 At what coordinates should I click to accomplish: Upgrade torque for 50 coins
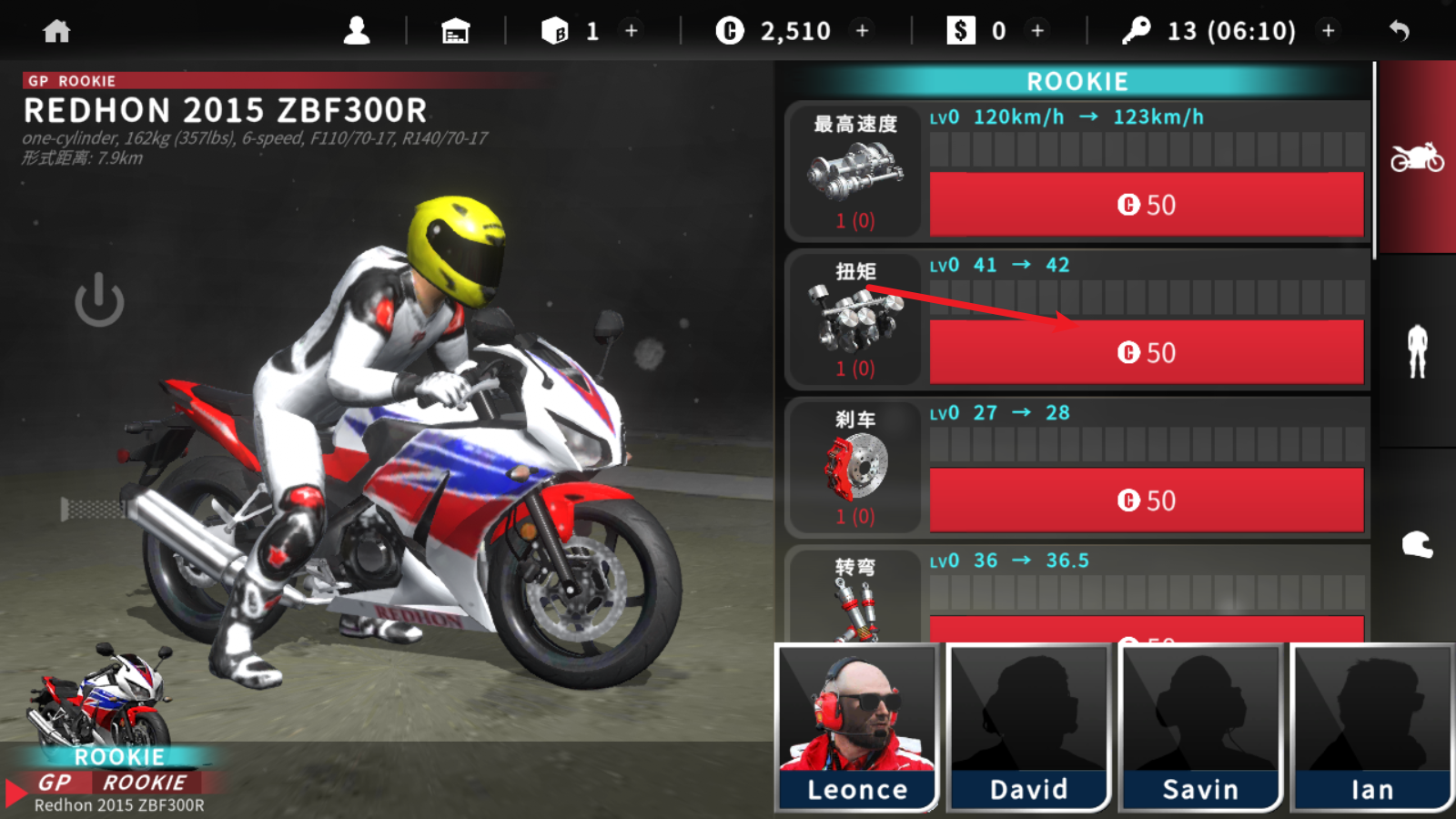click(1146, 353)
